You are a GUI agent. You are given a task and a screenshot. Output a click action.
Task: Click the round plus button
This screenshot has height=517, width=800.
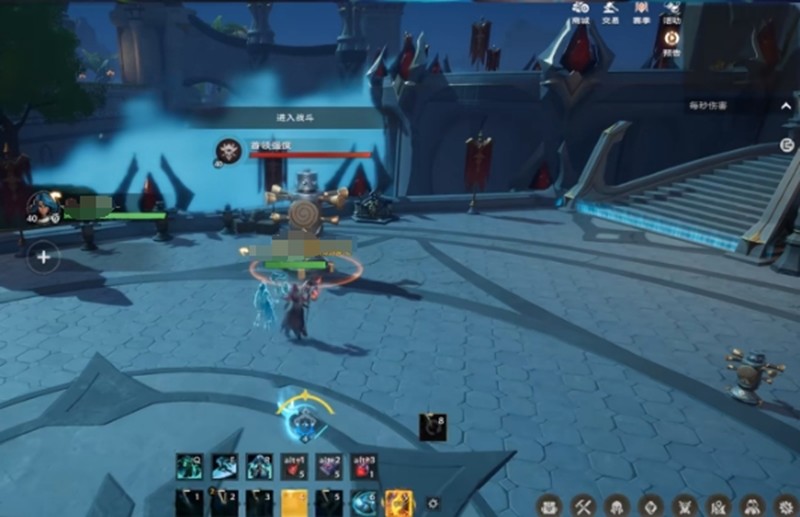[x=43, y=257]
